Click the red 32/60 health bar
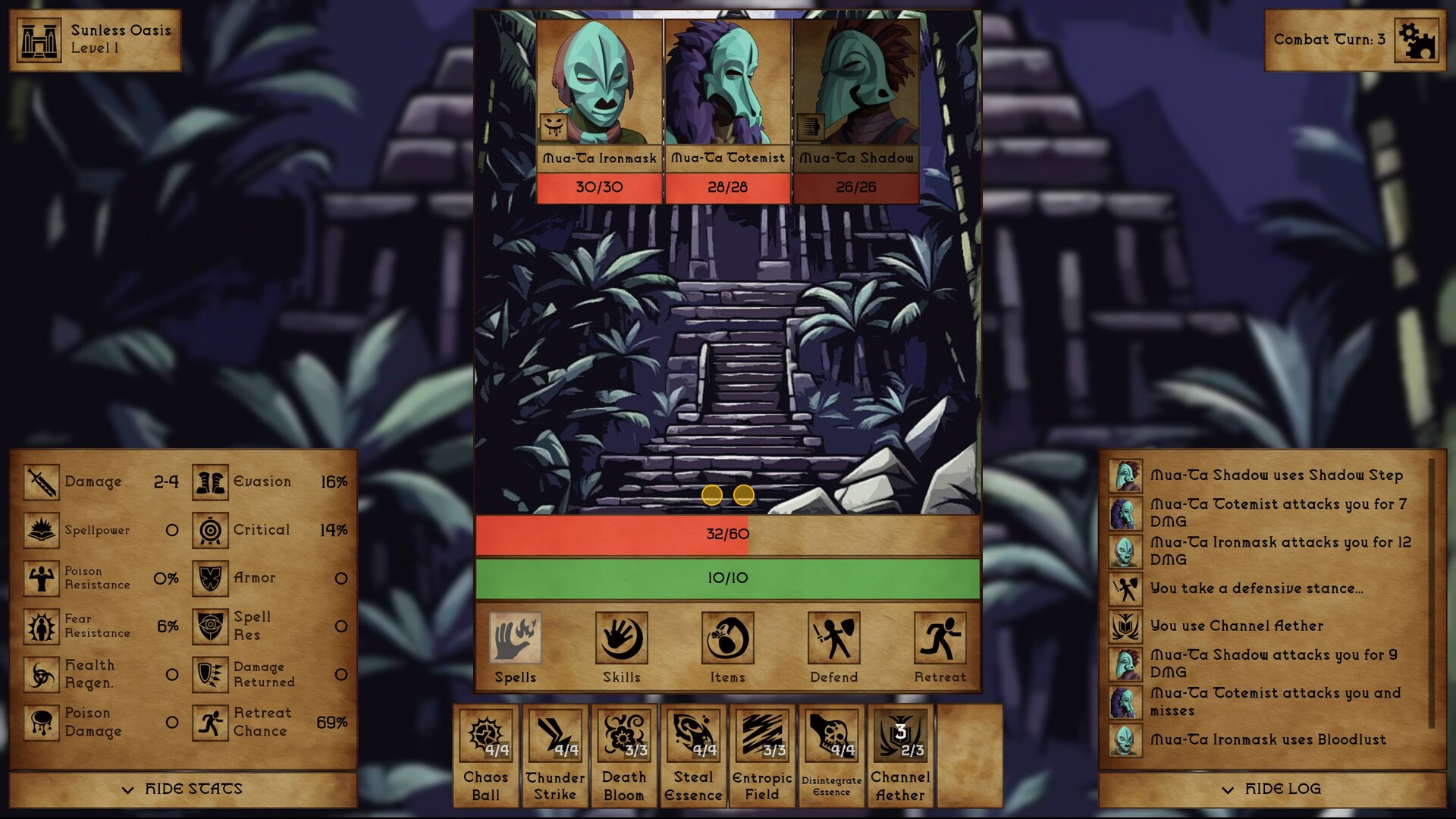The image size is (1456, 819). (x=726, y=534)
